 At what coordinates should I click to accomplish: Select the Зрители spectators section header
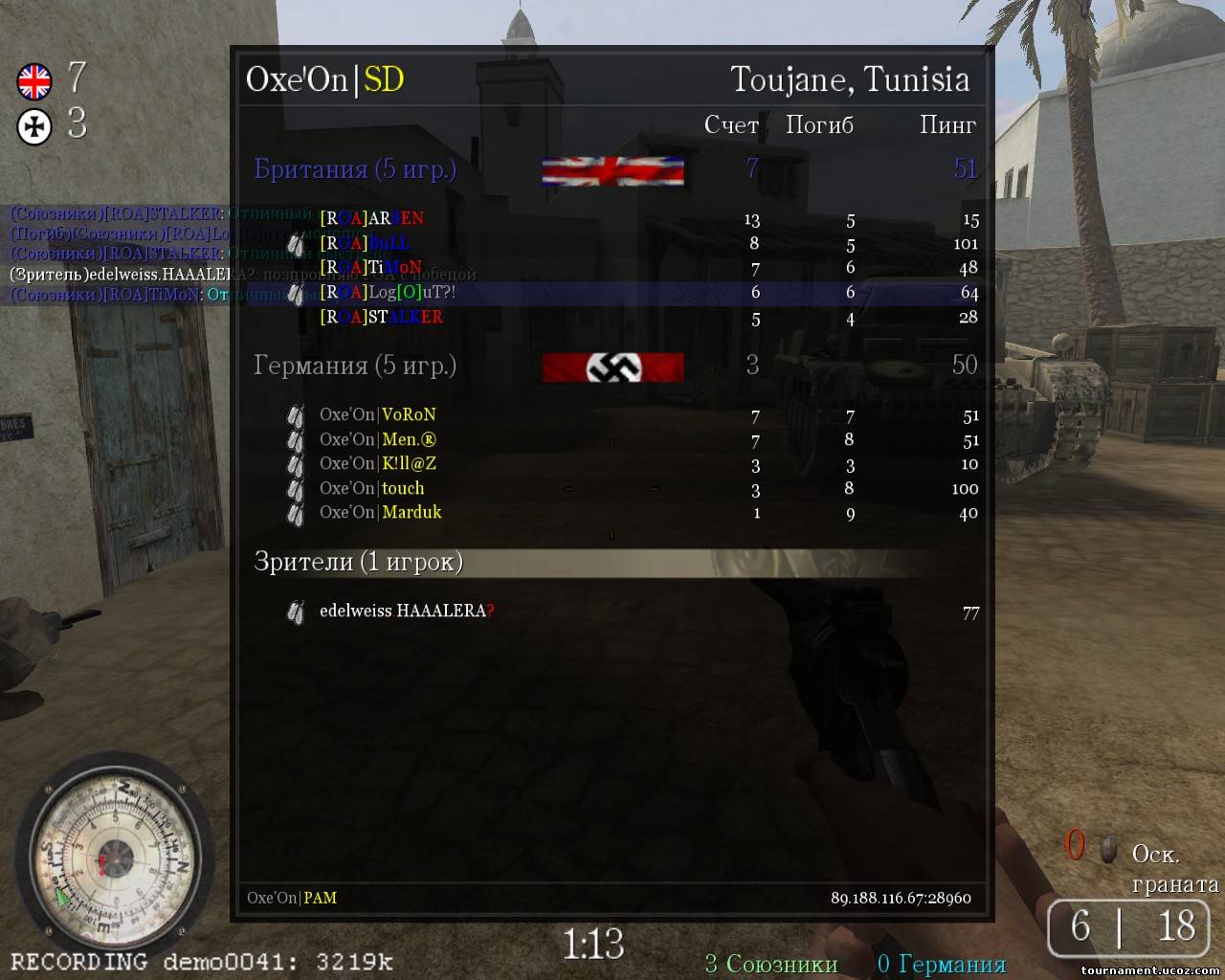(x=358, y=562)
